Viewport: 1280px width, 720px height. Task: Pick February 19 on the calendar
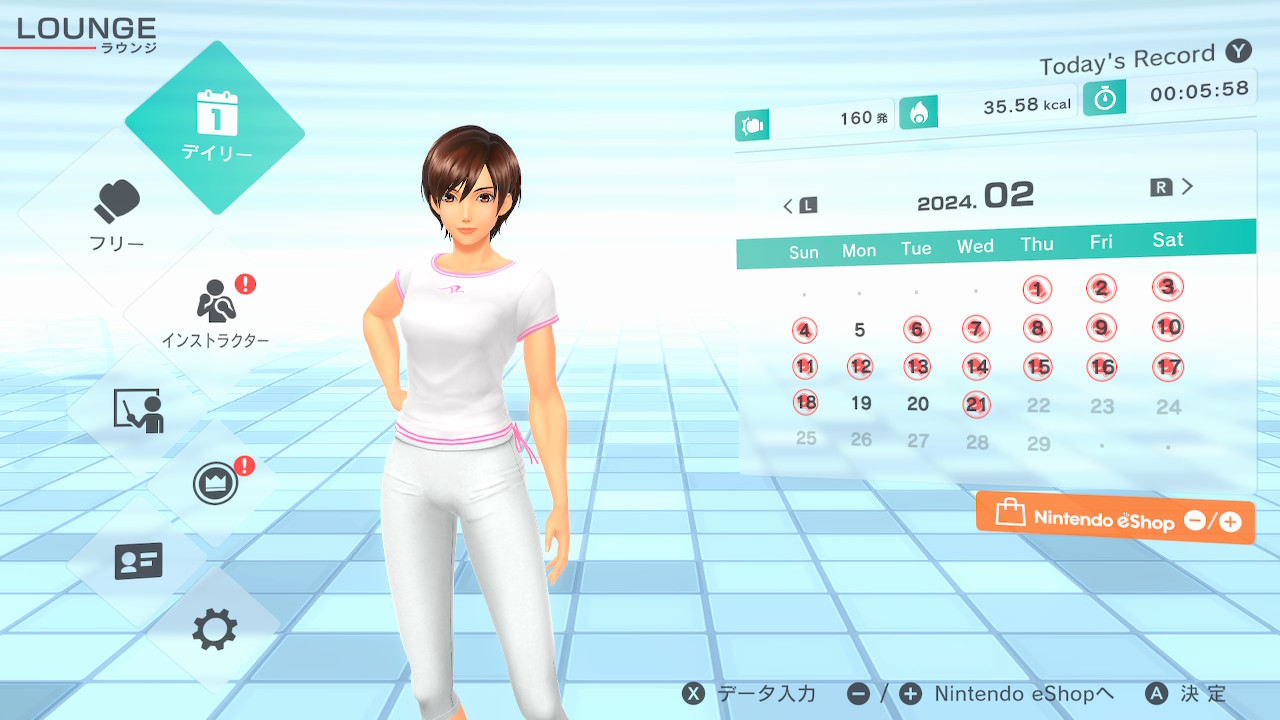click(x=861, y=404)
